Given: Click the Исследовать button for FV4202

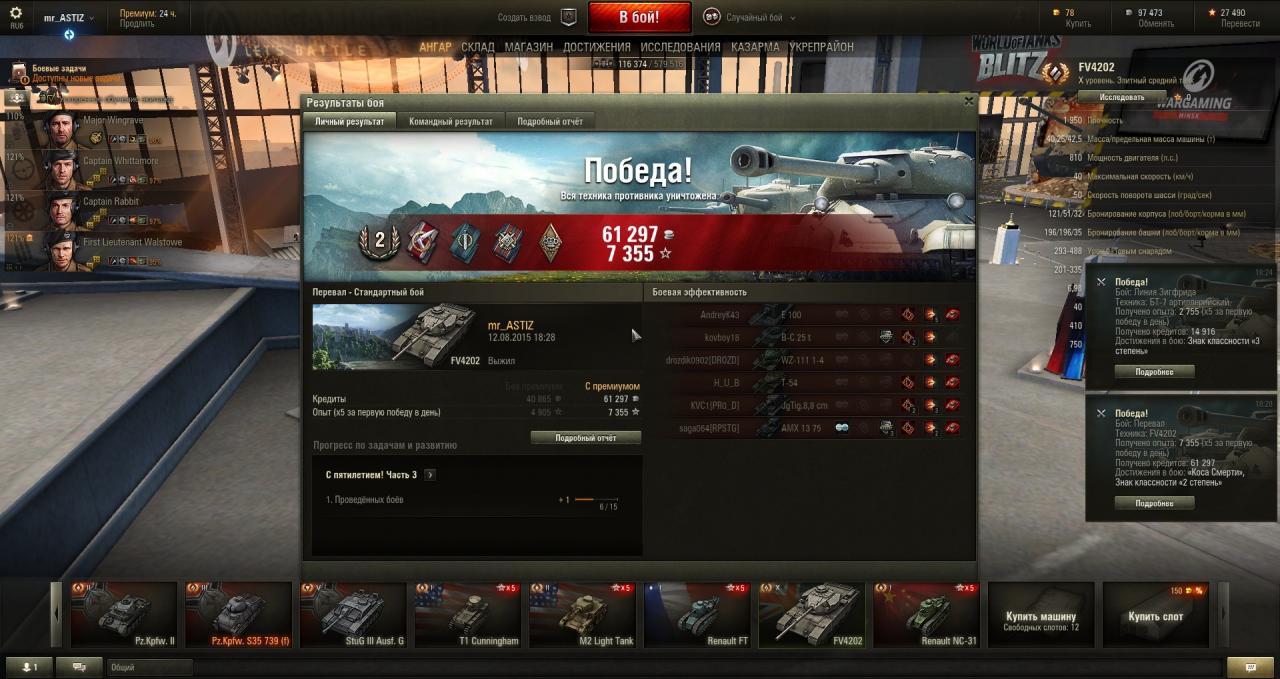Looking at the screenshot, I should (x=1122, y=97).
